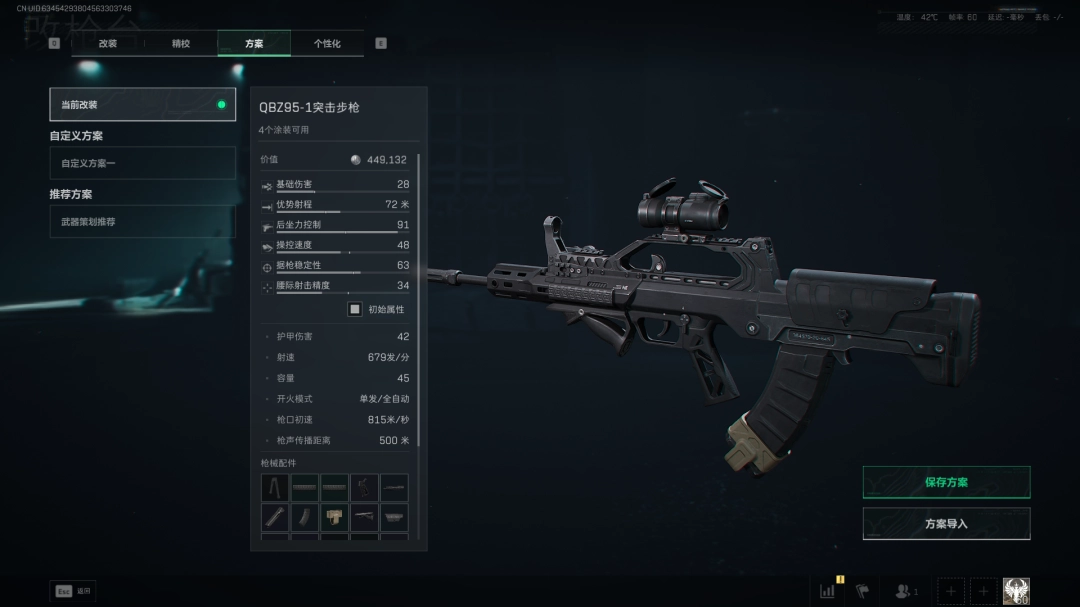Image resolution: width=1080 pixels, height=607 pixels.
Task: Select the bipod attachment slot
Action: 275,488
